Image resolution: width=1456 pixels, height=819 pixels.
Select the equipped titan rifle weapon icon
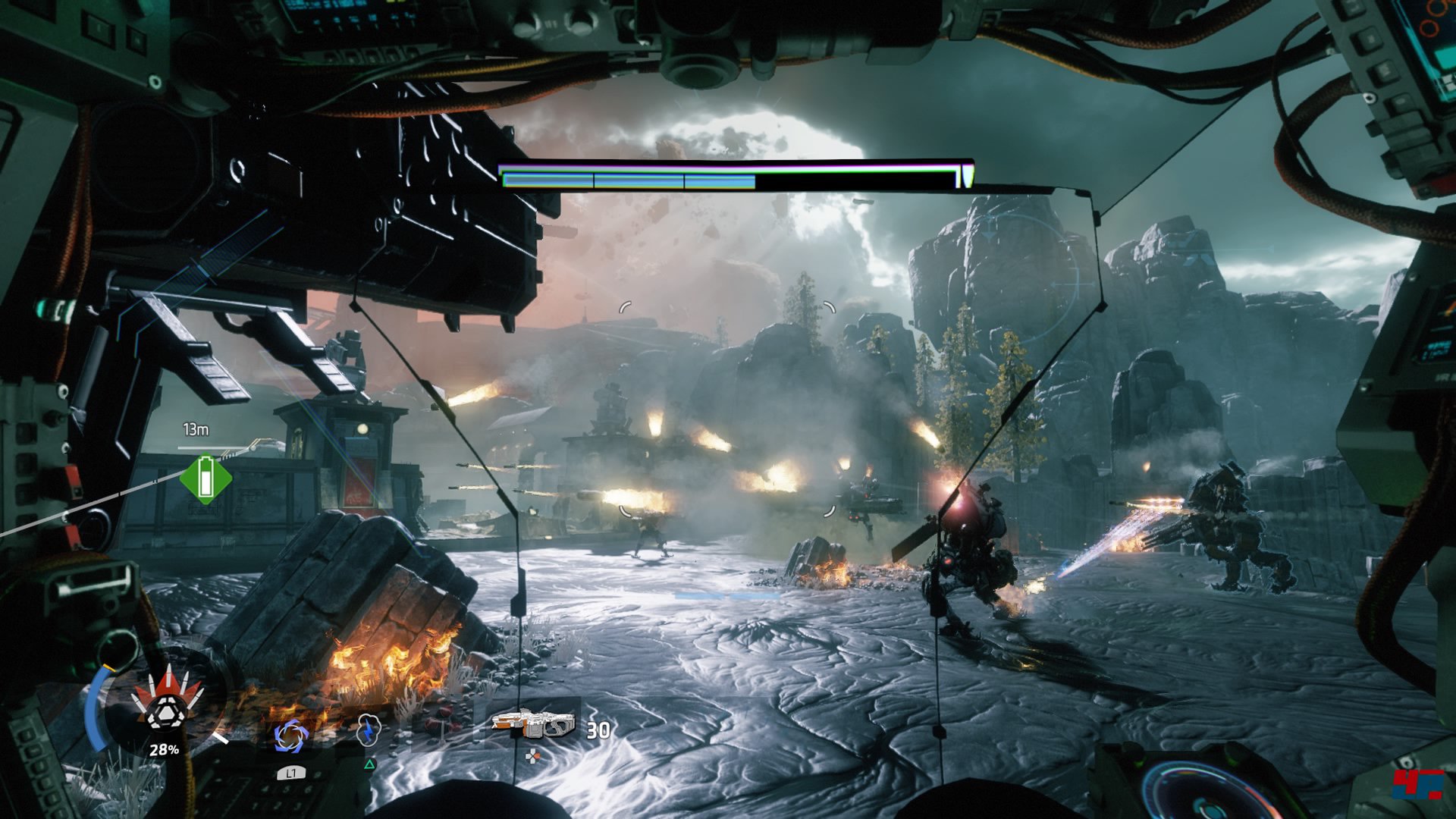click(x=533, y=724)
